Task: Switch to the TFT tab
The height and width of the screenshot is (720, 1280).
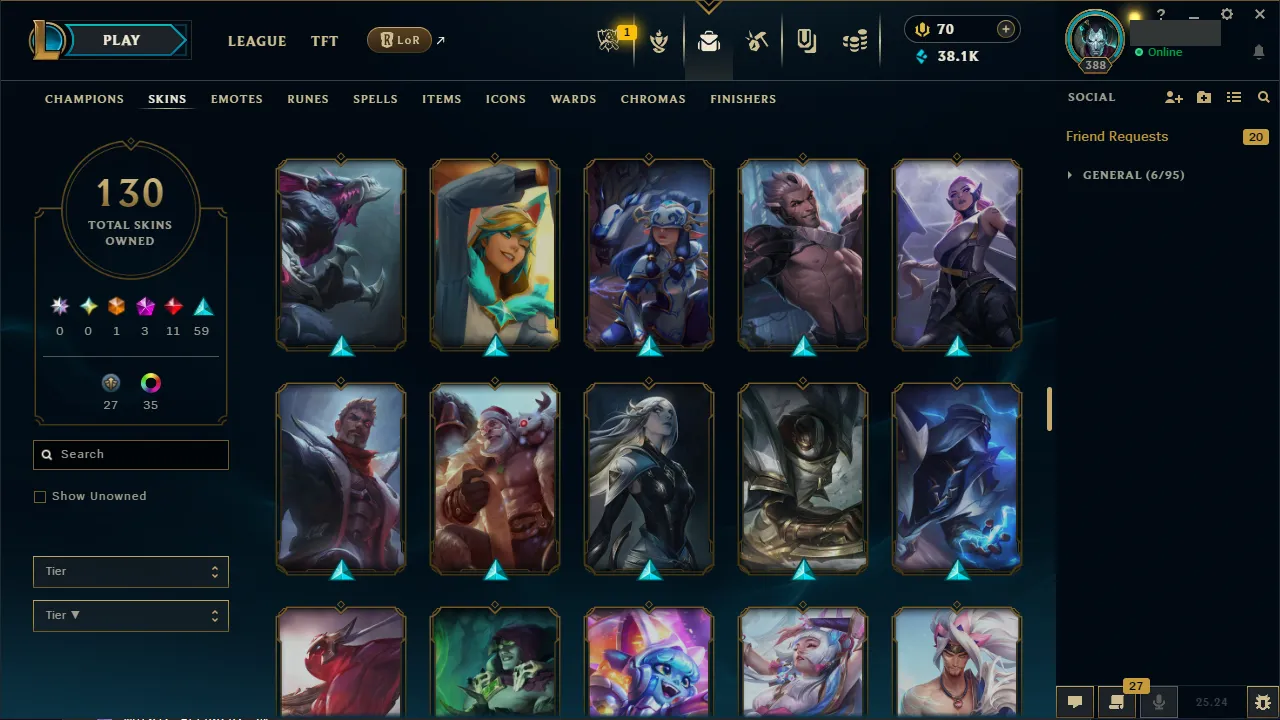Action: tap(324, 41)
